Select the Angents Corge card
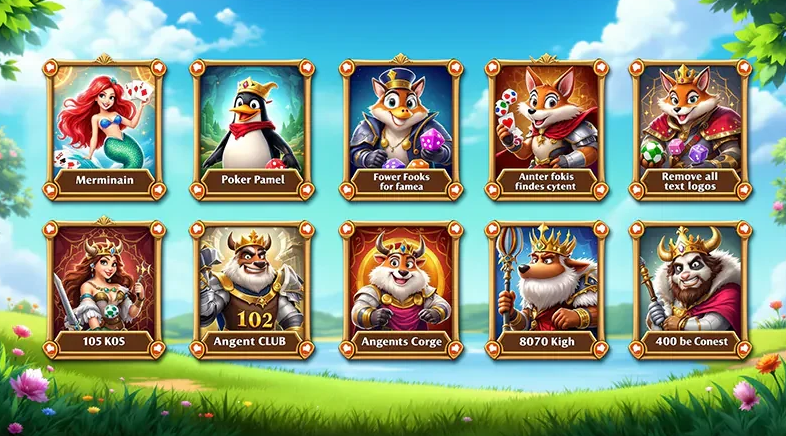786x436 pixels. 401,290
